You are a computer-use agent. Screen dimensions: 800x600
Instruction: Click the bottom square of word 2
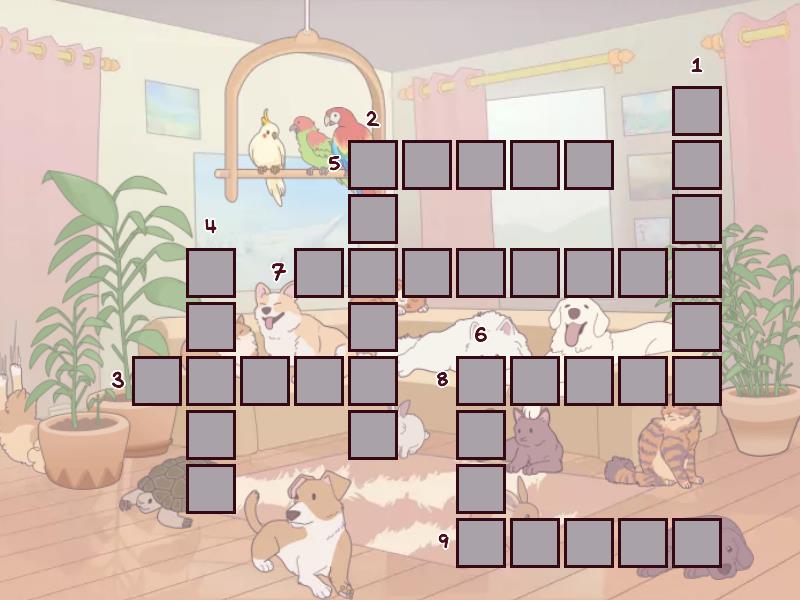click(x=373, y=435)
